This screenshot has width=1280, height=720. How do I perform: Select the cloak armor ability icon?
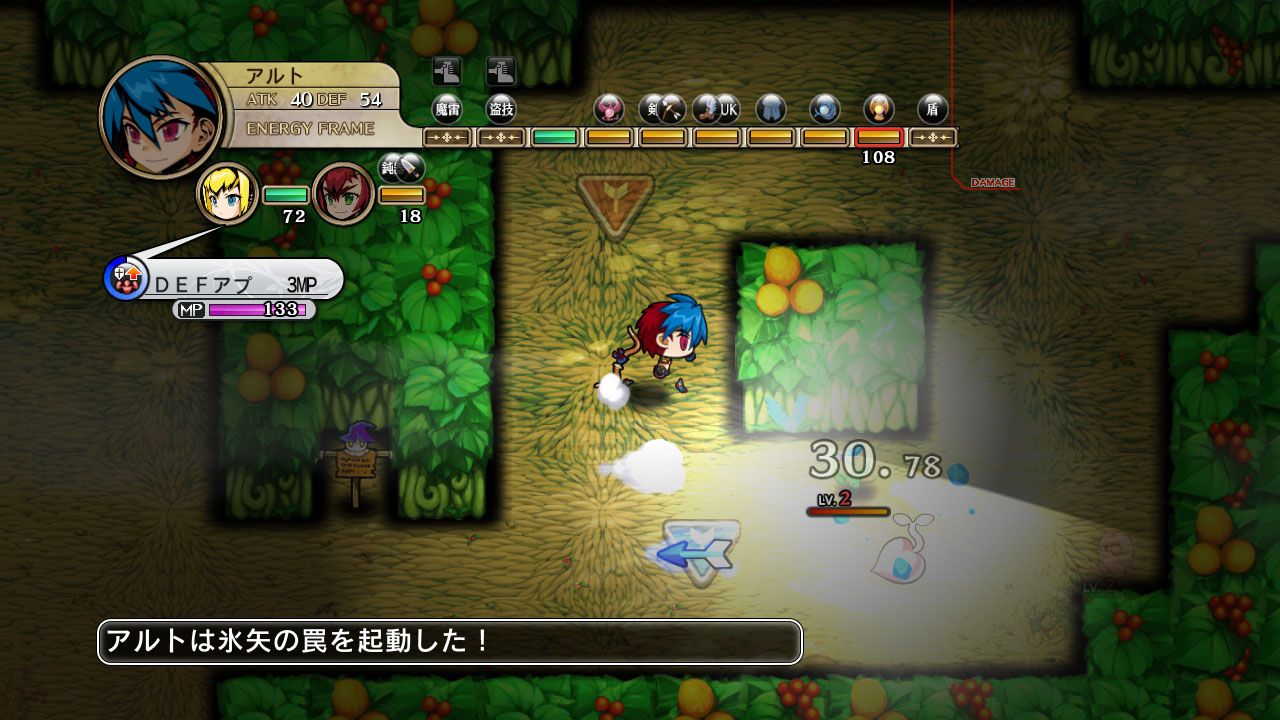point(770,107)
